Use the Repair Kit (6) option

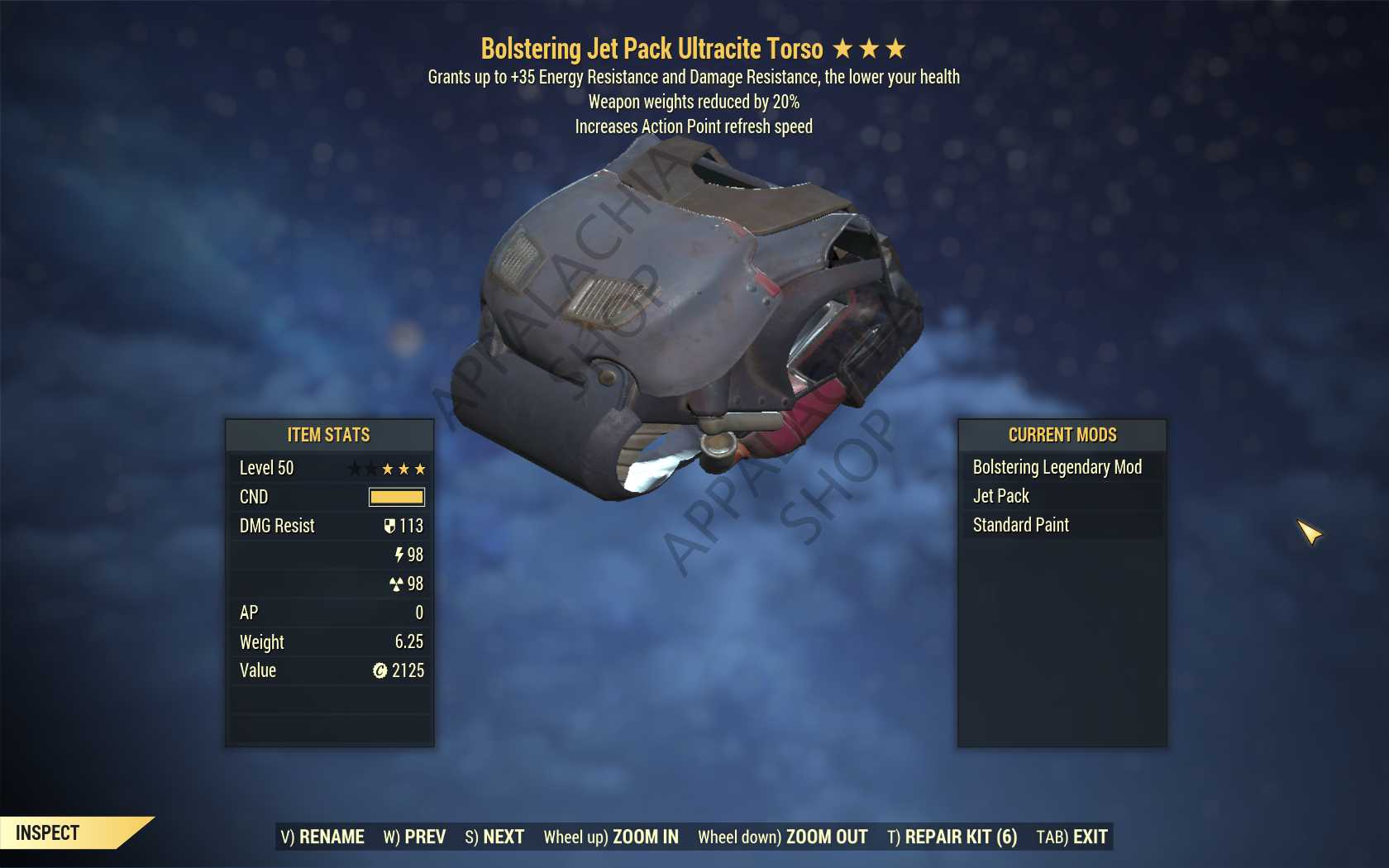pos(952,837)
